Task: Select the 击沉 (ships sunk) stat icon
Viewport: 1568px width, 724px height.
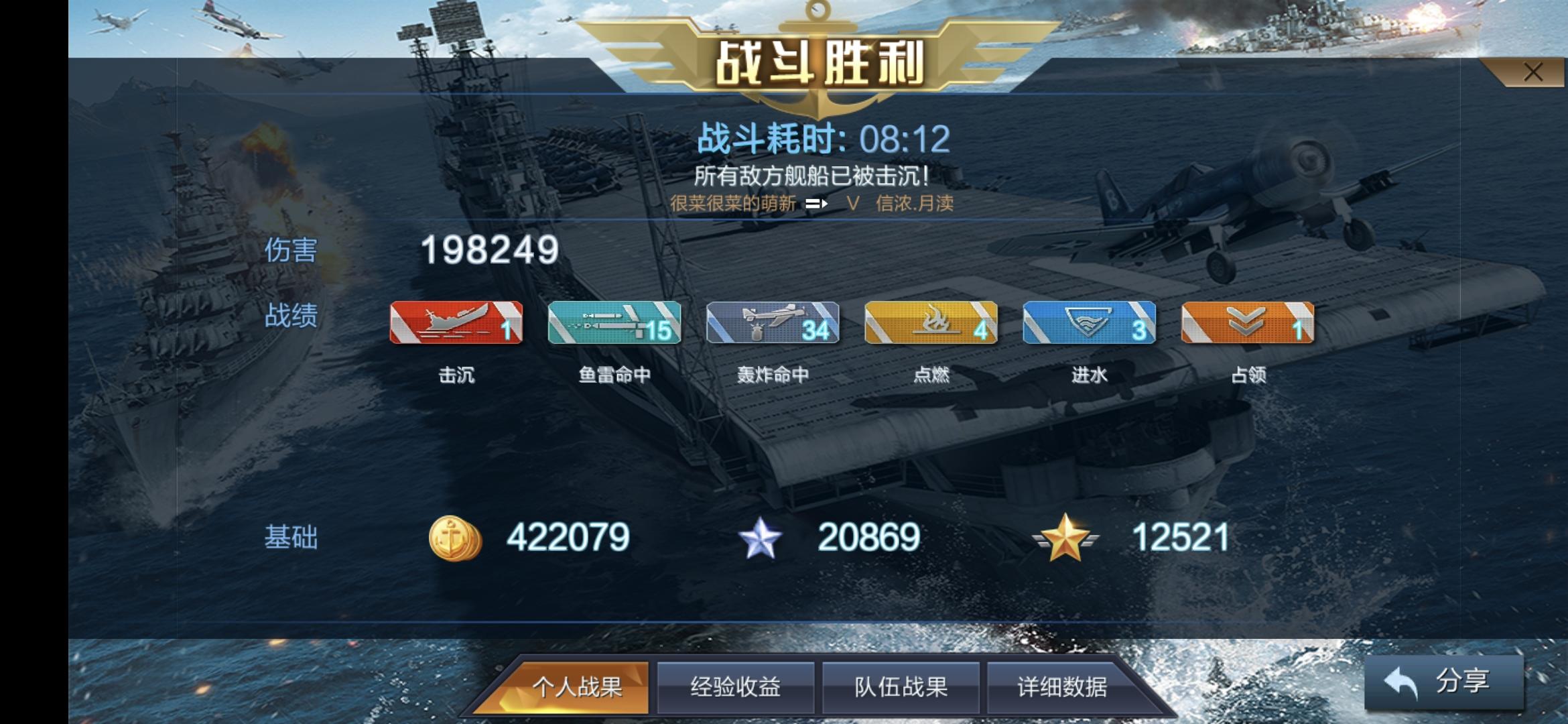Action: [x=458, y=324]
